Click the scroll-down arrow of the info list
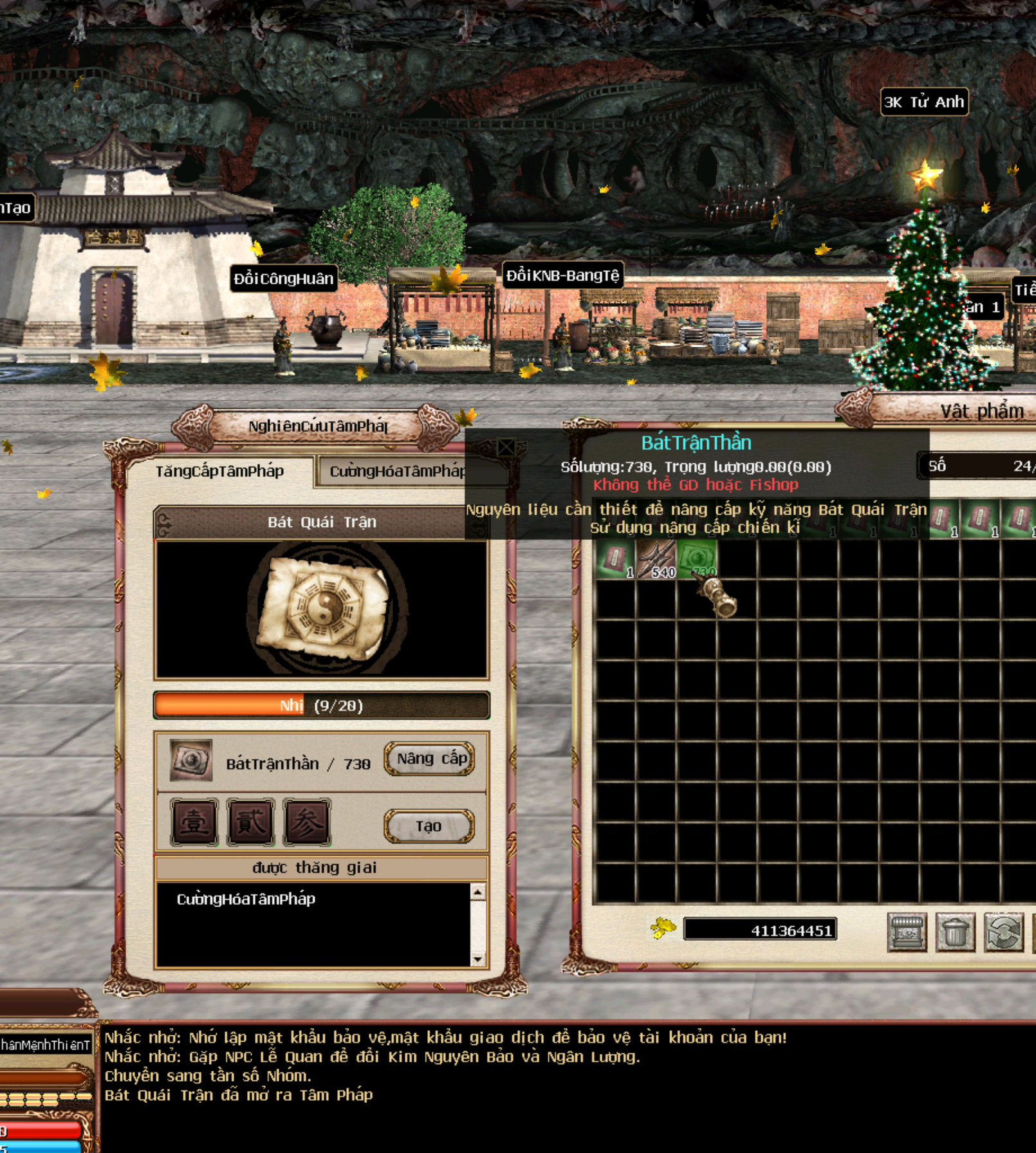 (477, 959)
